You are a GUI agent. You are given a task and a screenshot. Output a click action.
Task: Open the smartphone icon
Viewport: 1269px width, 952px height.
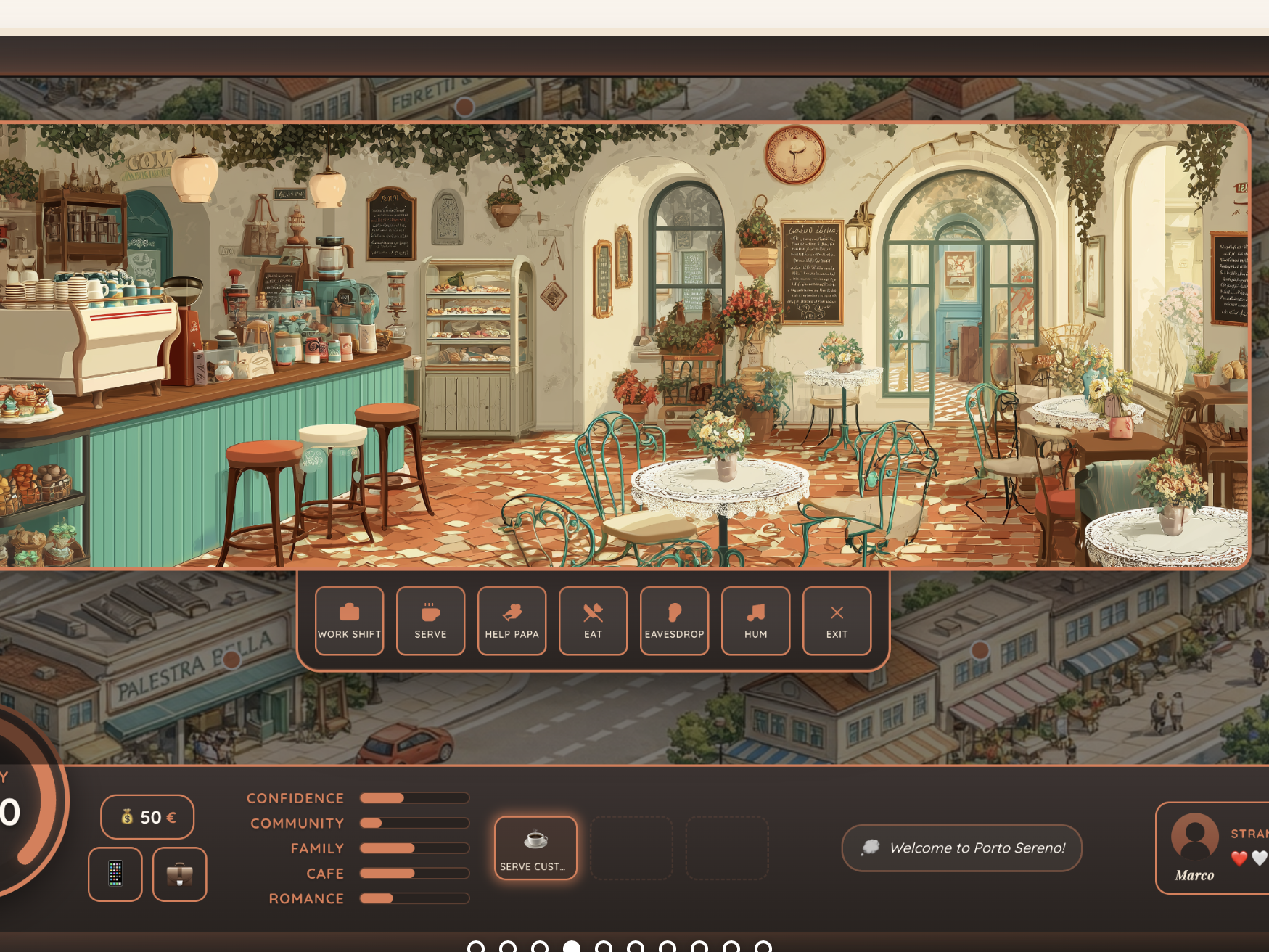click(x=115, y=874)
